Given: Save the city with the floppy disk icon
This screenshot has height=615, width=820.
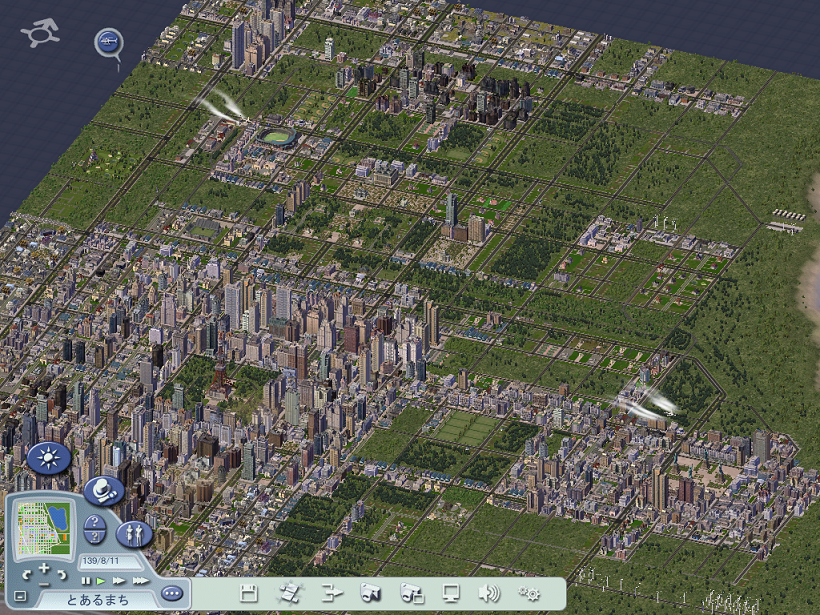Looking at the screenshot, I should 249,592.
